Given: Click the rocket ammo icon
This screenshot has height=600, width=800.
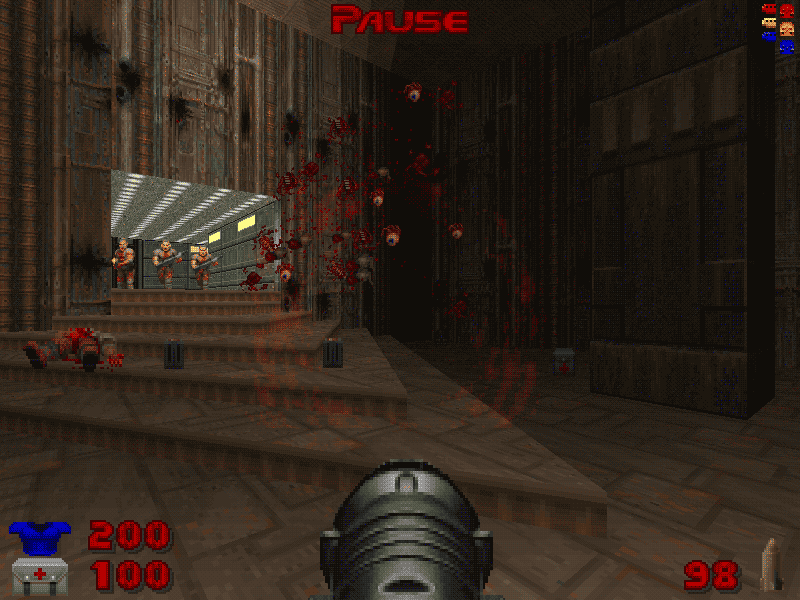Looking at the screenshot, I should pyautogui.click(x=768, y=565).
